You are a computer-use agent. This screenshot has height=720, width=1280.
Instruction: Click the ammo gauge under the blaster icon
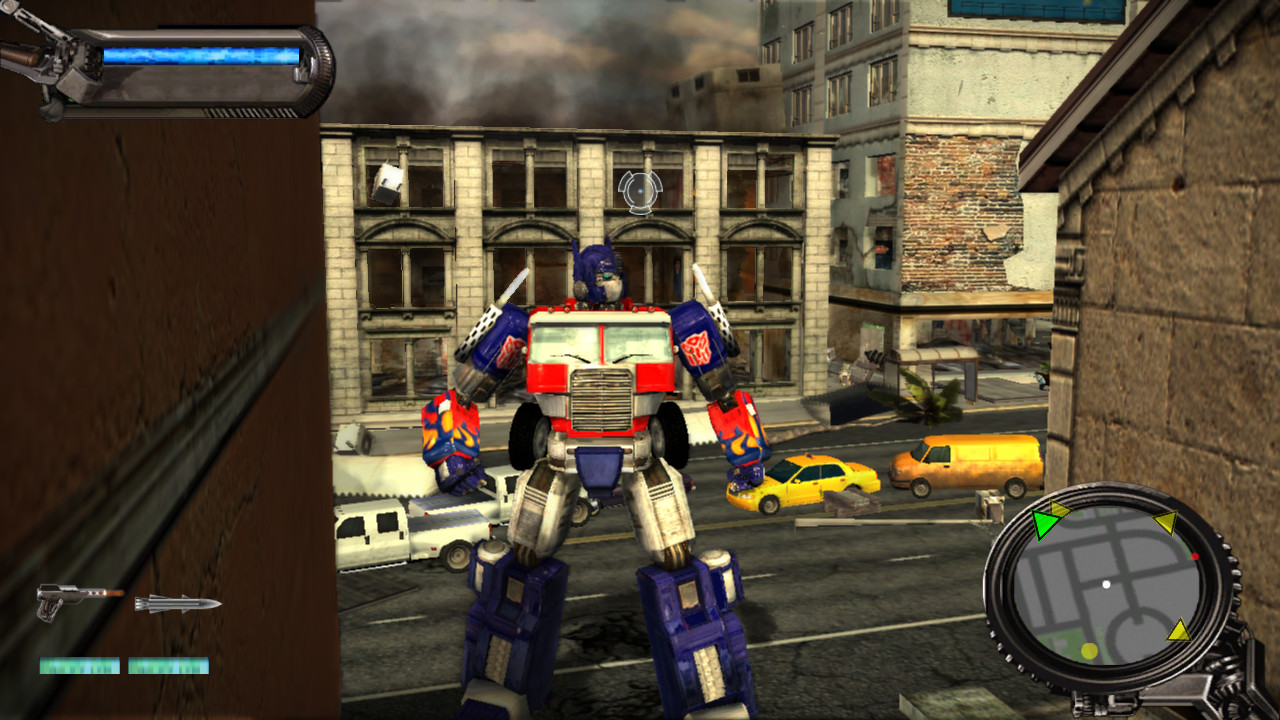click(x=78, y=665)
